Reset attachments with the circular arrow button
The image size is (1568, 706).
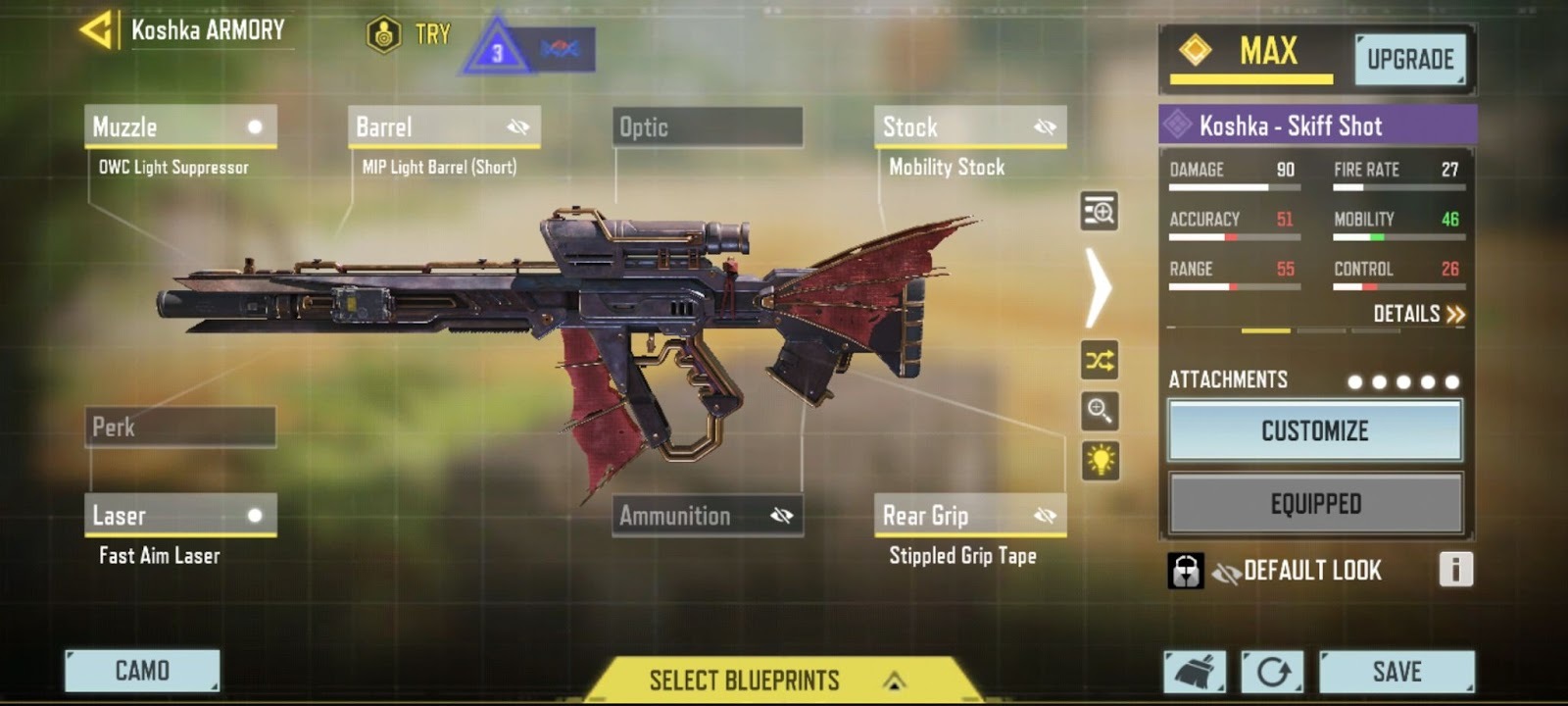tap(1272, 672)
